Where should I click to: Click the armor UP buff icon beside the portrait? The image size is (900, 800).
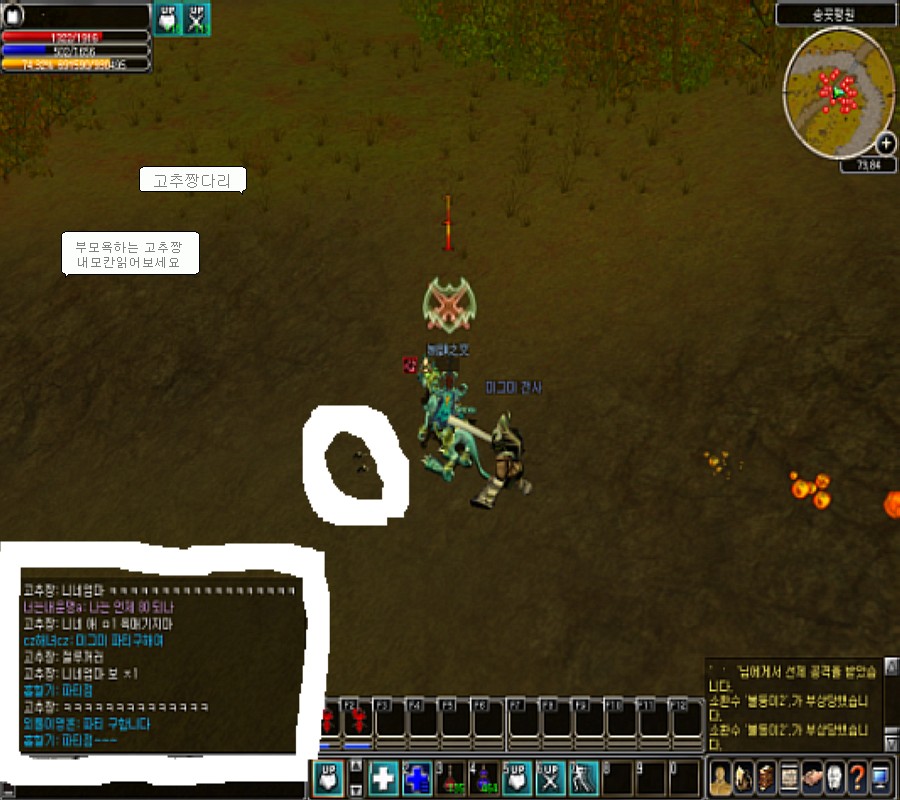(167, 18)
